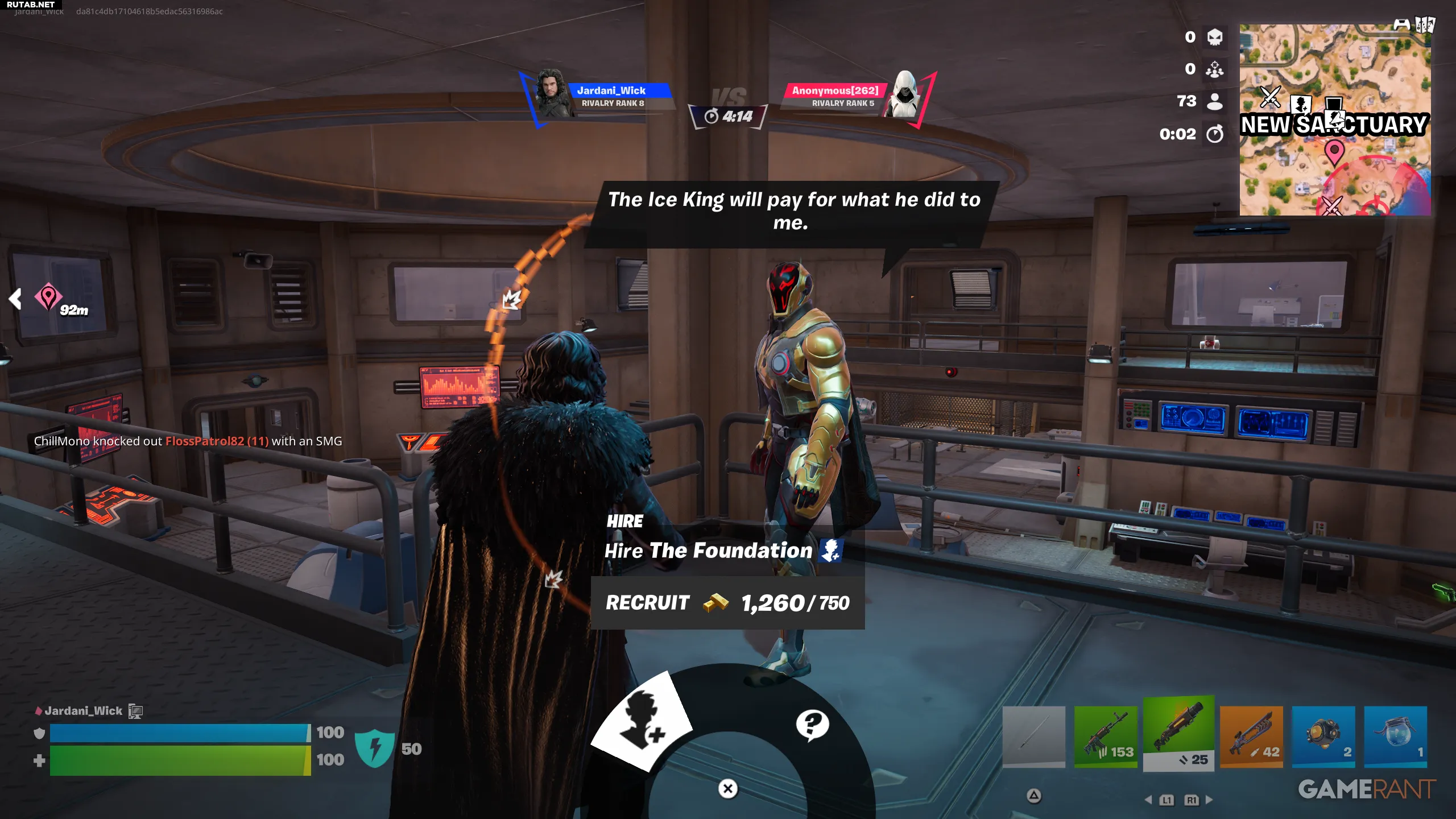Image resolution: width=1456 pixels, height=819 pixels.
Task: Choose the blue shield jar slot
Action: pos(1396,737)
